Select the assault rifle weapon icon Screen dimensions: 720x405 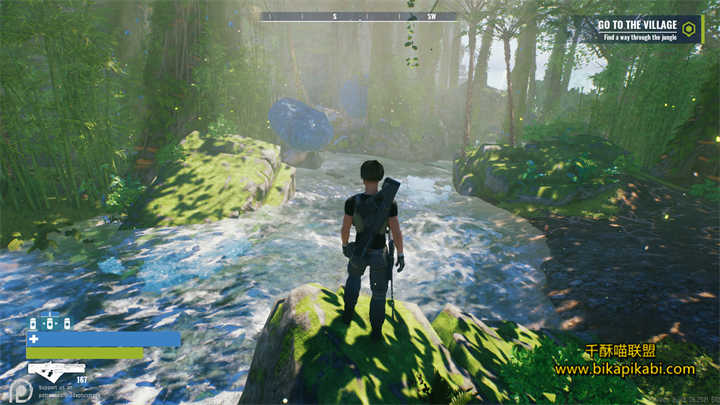pos(56,369)
